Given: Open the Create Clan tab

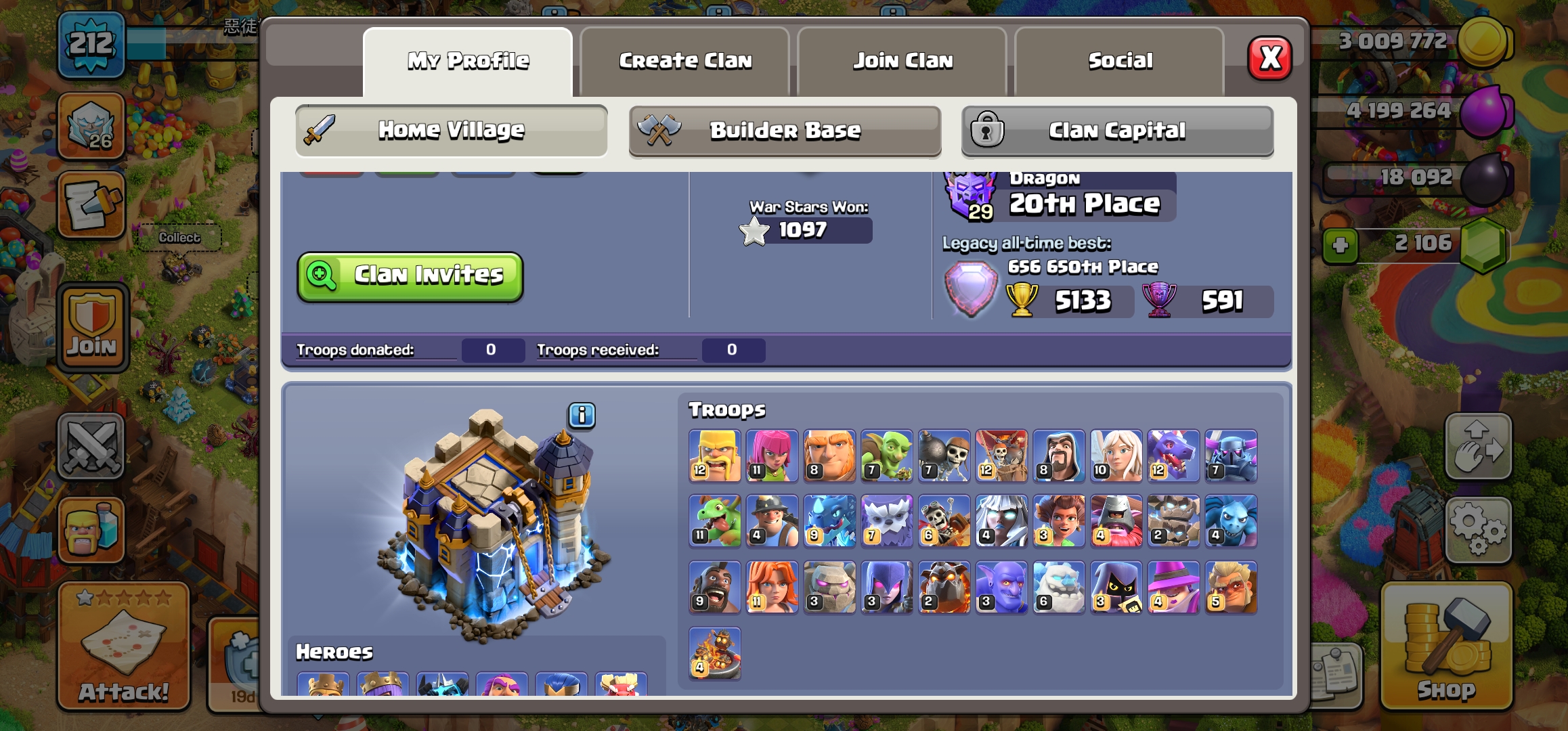Looking at the screenshot, I should 685,61.
